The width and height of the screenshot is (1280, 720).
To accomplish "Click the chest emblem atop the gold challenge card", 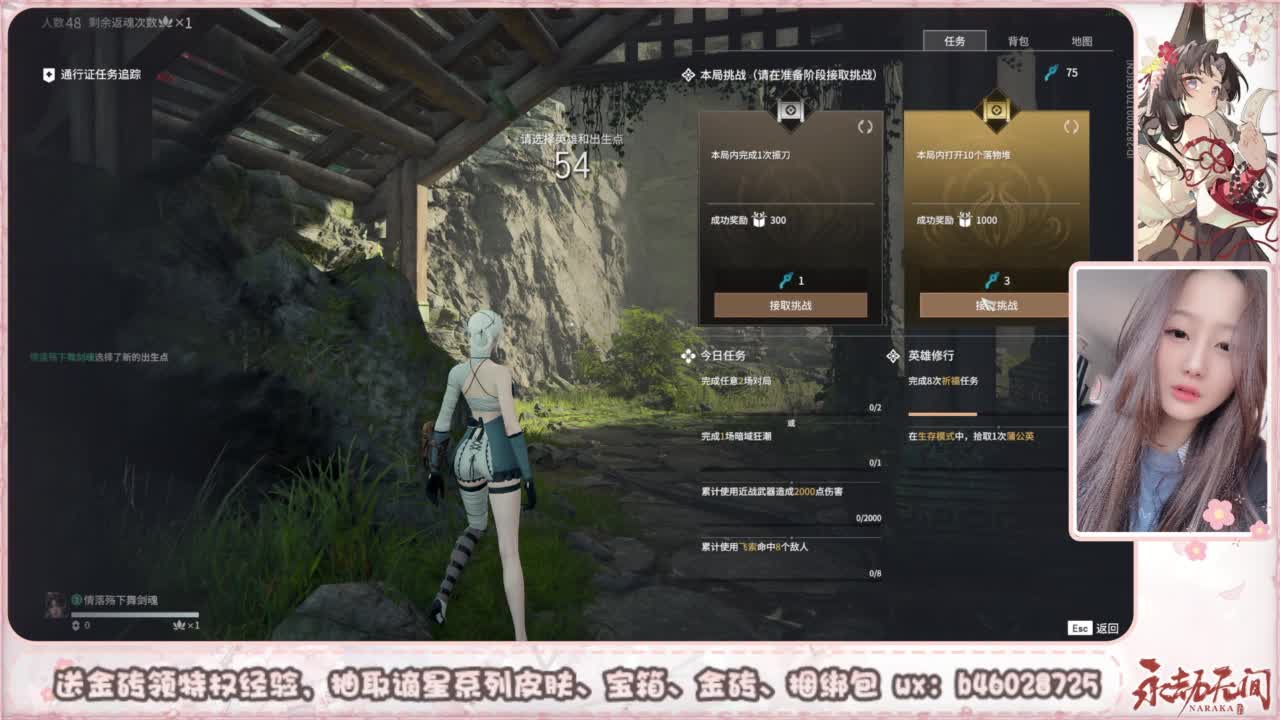I will (996, 111).
